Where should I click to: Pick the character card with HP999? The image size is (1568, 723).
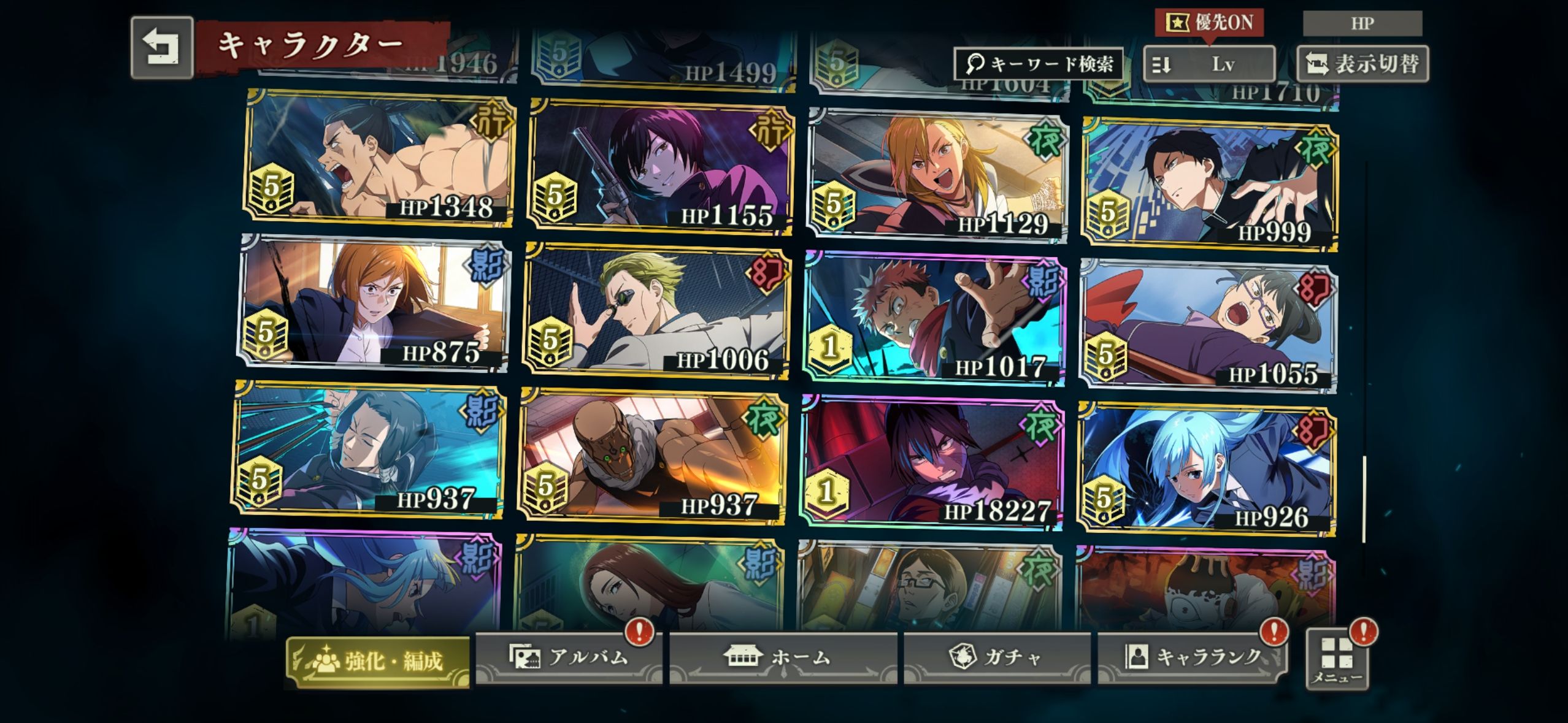1210,184
